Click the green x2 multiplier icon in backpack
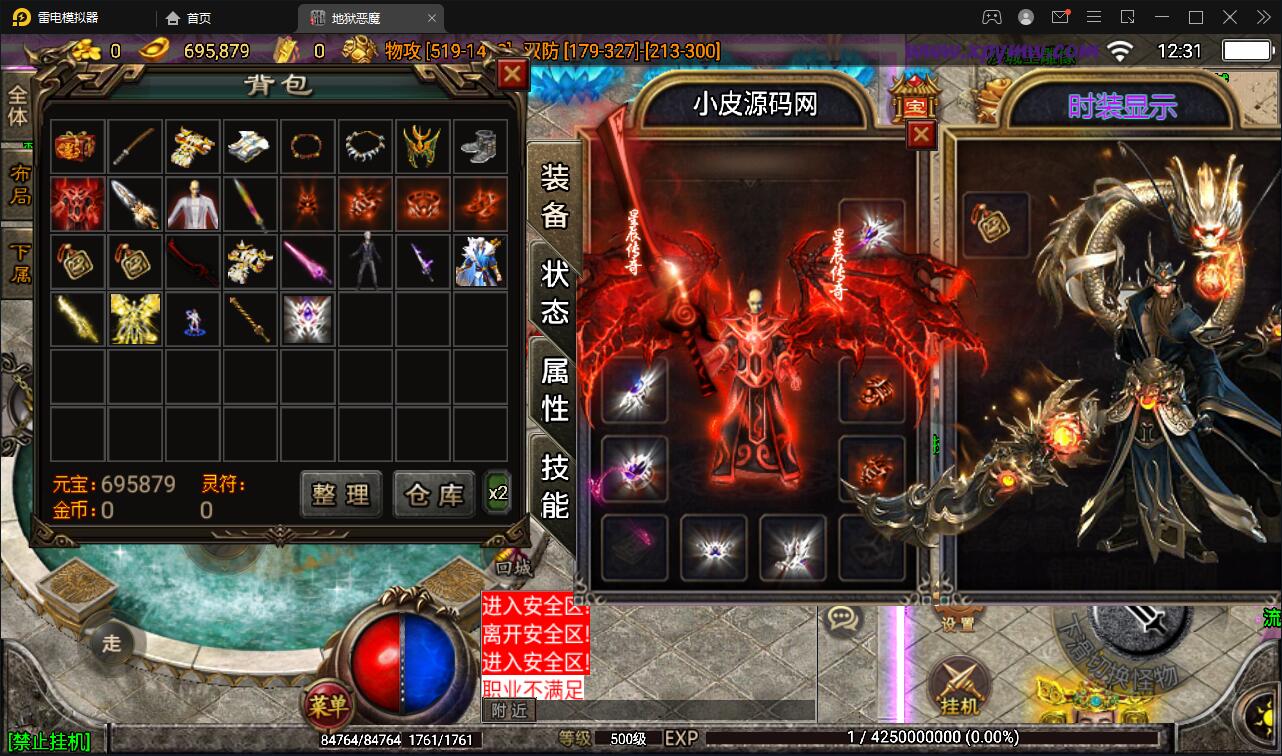The image size is (1282, 756). [497, 492]
